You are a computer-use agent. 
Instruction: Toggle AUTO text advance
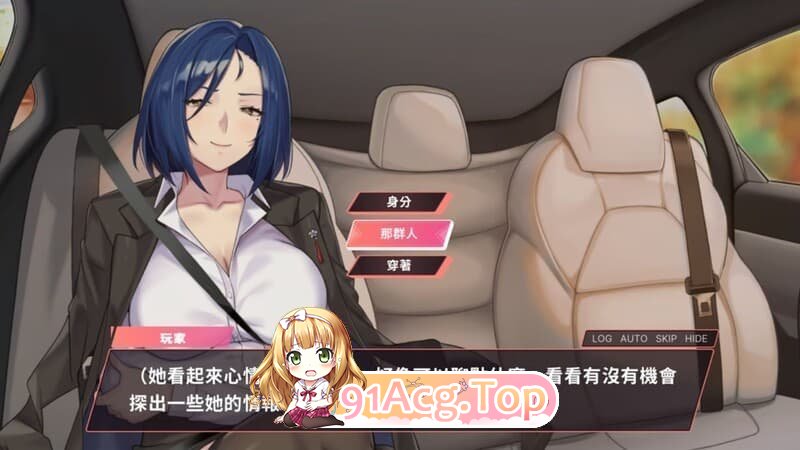coord(633,339)
